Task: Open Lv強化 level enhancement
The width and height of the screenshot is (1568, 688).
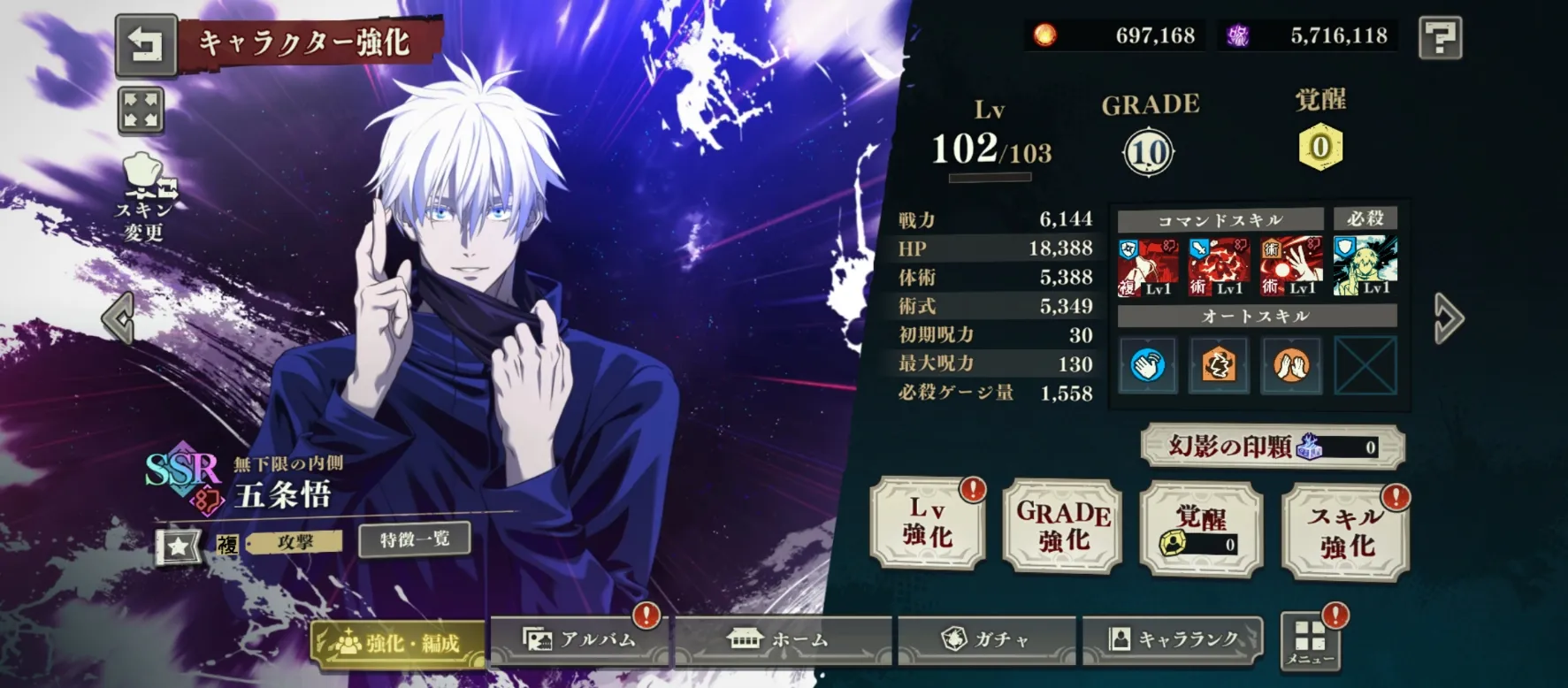Action: pyautogui.click(x=928, y=524)
